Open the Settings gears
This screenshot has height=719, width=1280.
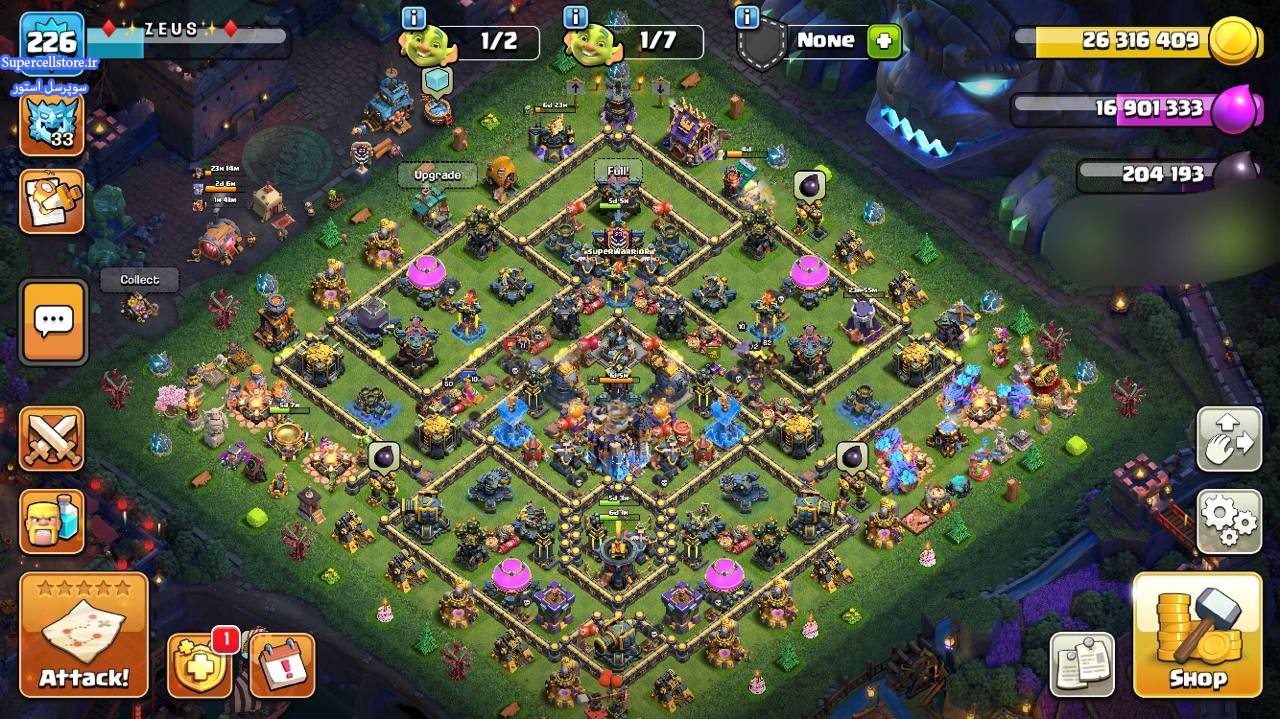click(1229, 520)
